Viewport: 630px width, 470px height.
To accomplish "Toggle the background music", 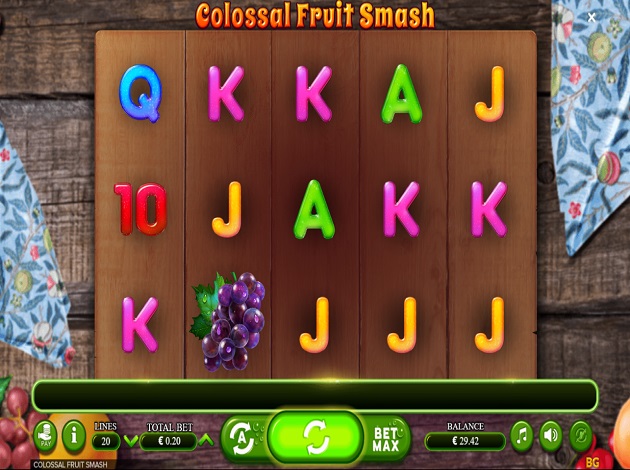I will [521, 436].
